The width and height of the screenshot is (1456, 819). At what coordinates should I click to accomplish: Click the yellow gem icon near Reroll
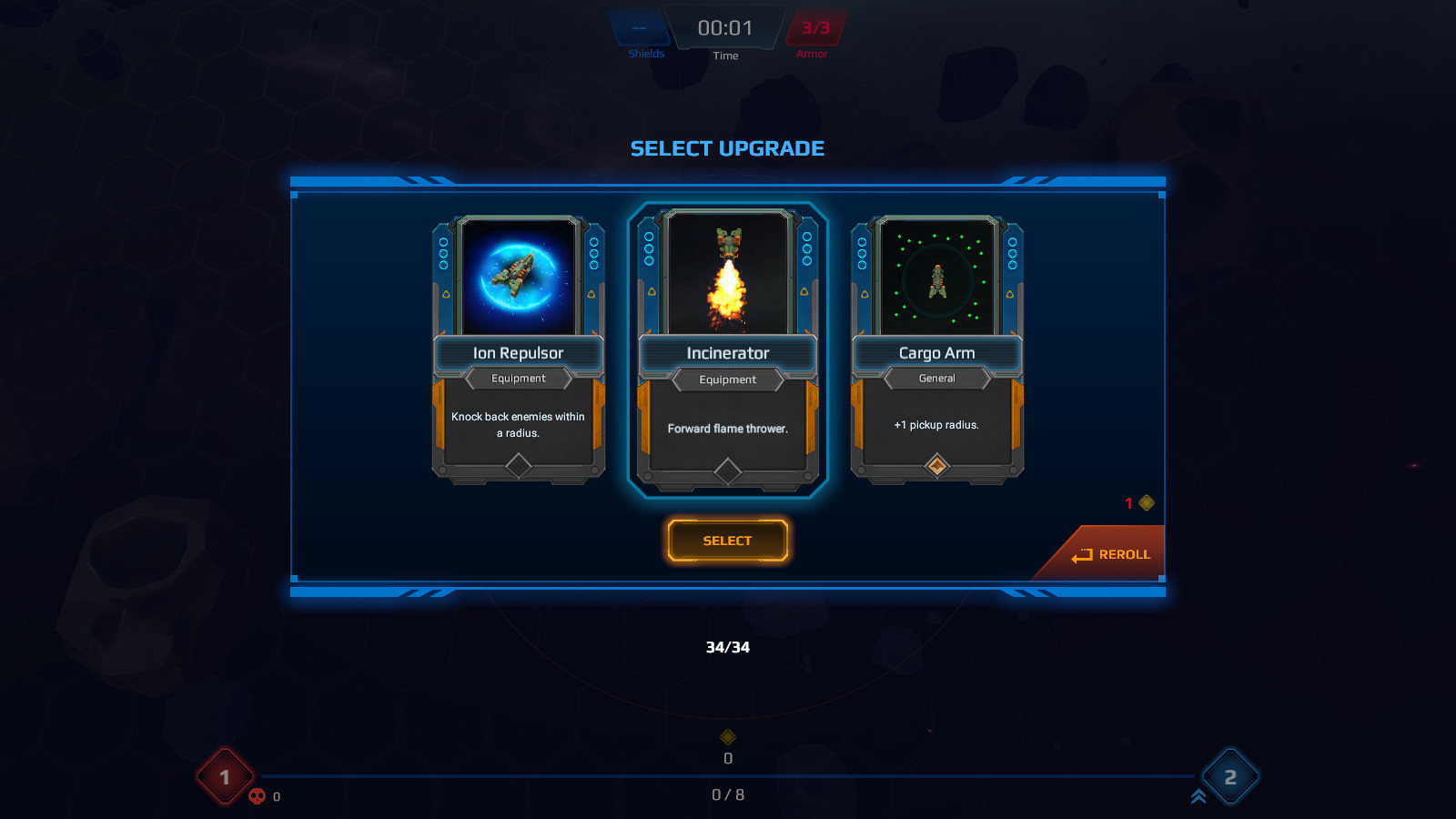click(x=1145, y=501)
